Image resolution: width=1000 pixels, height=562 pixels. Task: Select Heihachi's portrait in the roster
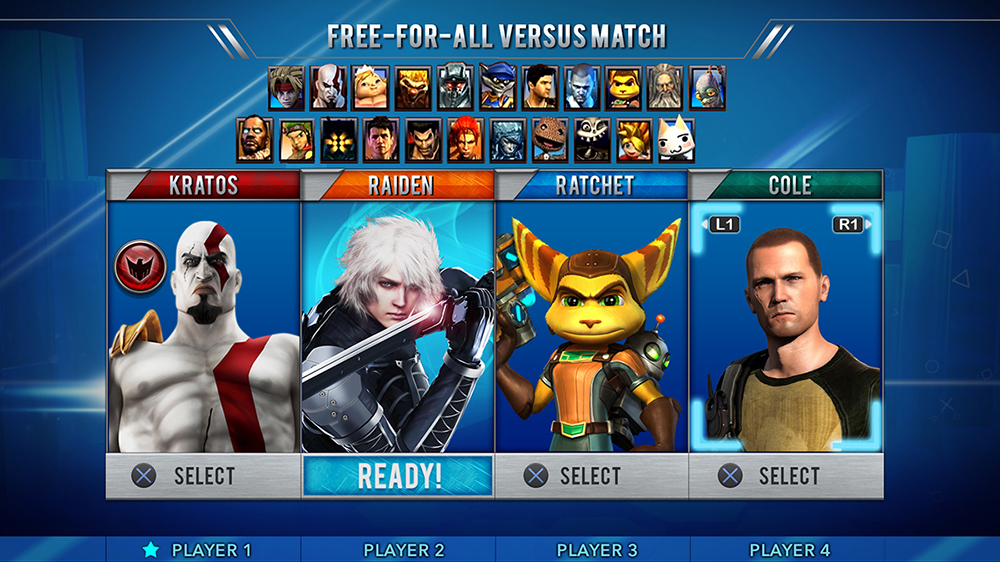coord(423,140)
